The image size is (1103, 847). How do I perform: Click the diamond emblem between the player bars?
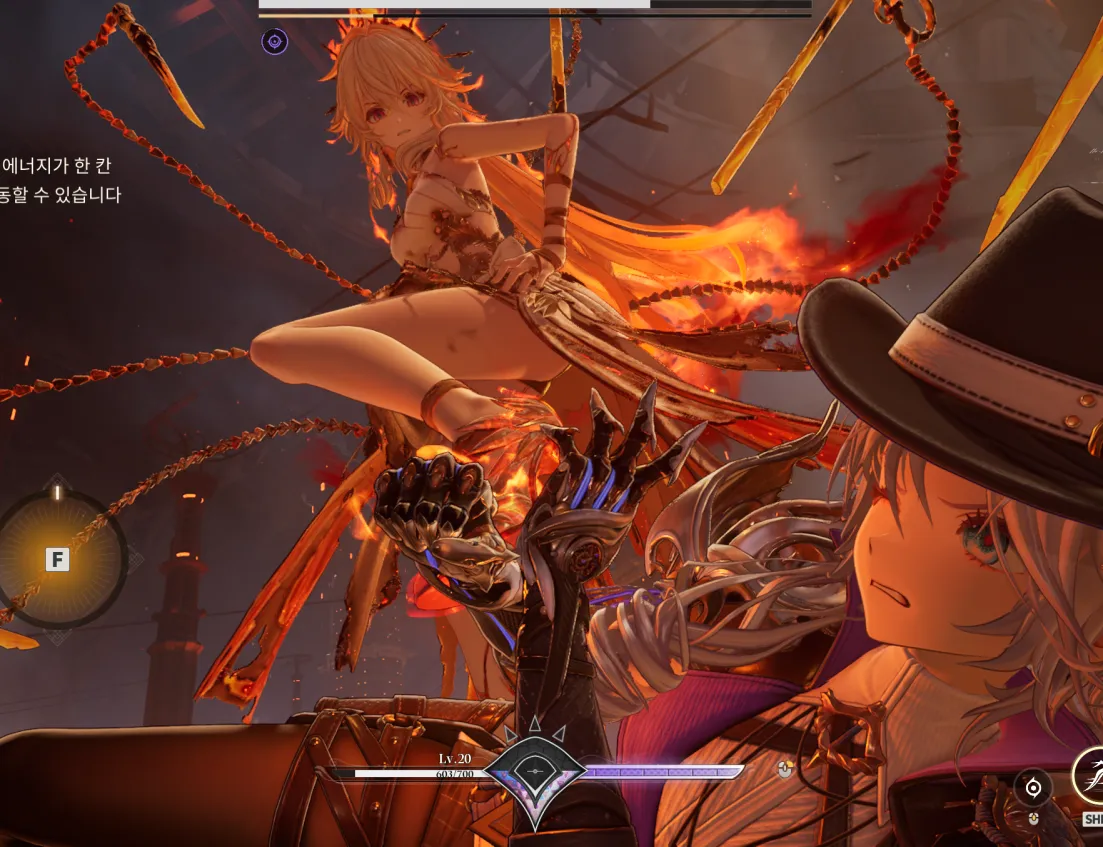pos(537,771)
